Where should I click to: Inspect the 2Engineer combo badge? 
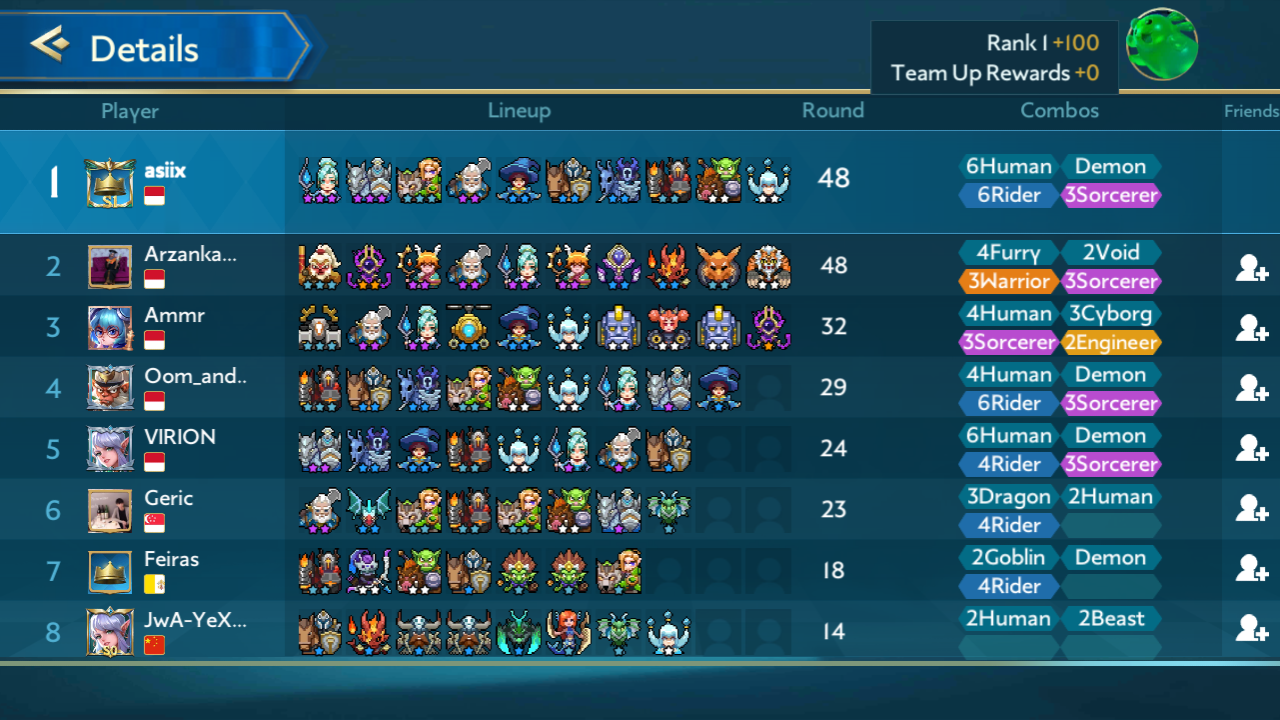pyautogui.click(x=1110, y=342)
